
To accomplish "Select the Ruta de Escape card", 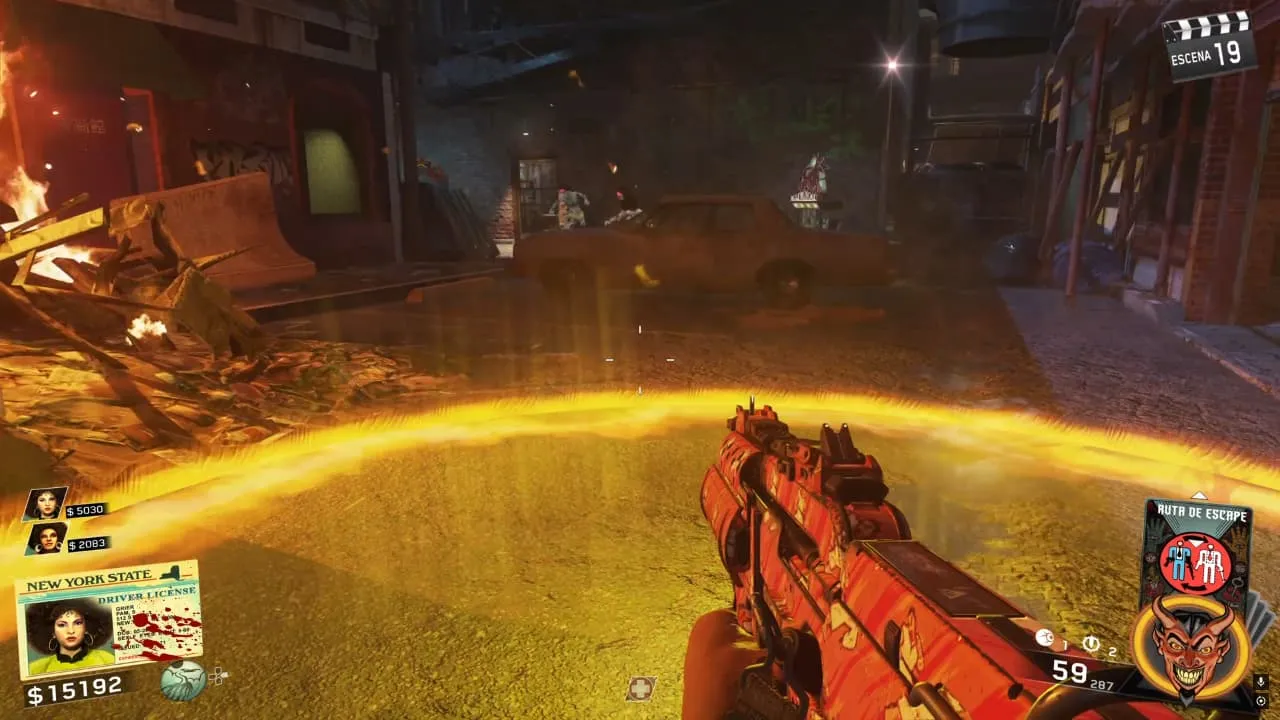I will tap(1197, 550).
